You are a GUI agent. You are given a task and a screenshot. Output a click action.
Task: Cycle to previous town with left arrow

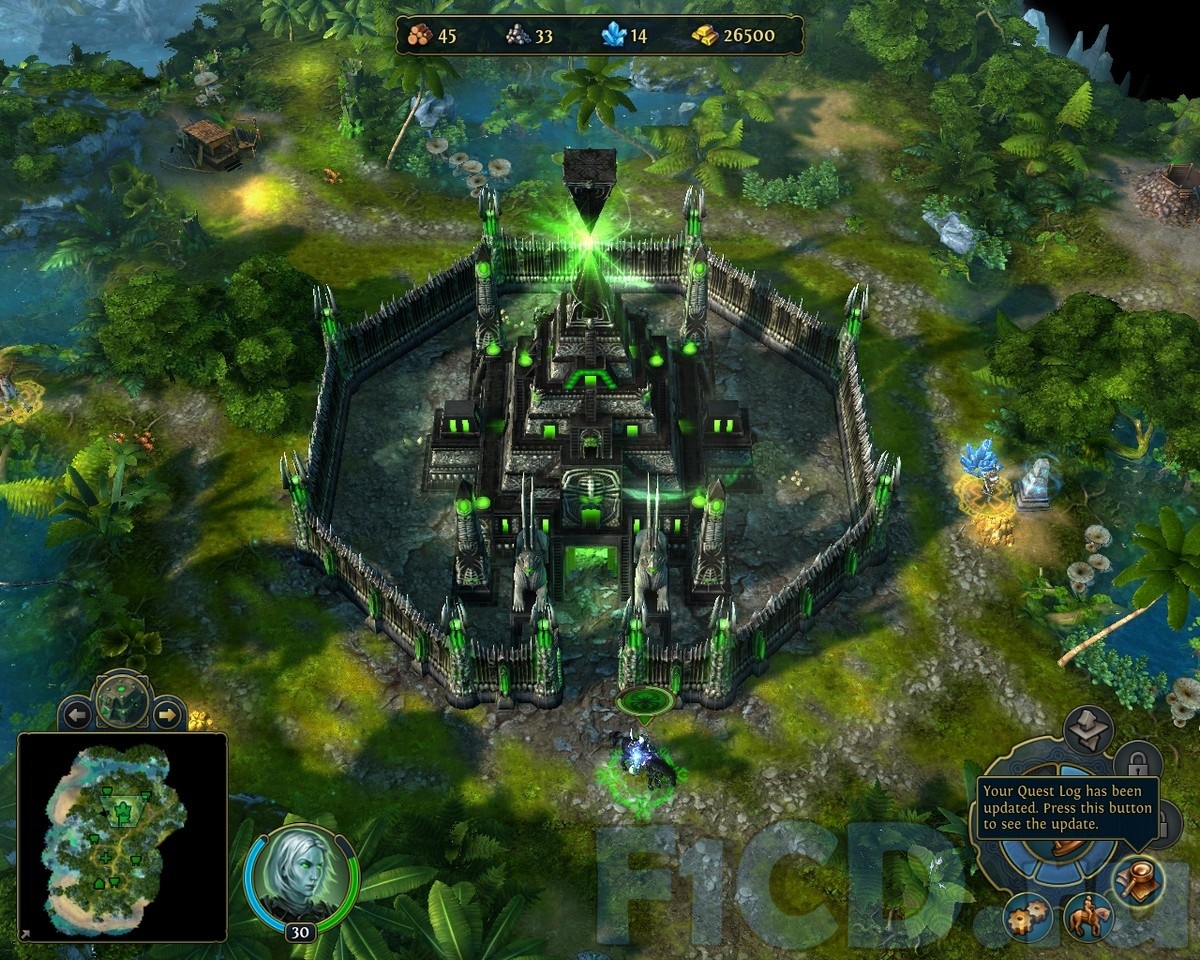[75, 715]
